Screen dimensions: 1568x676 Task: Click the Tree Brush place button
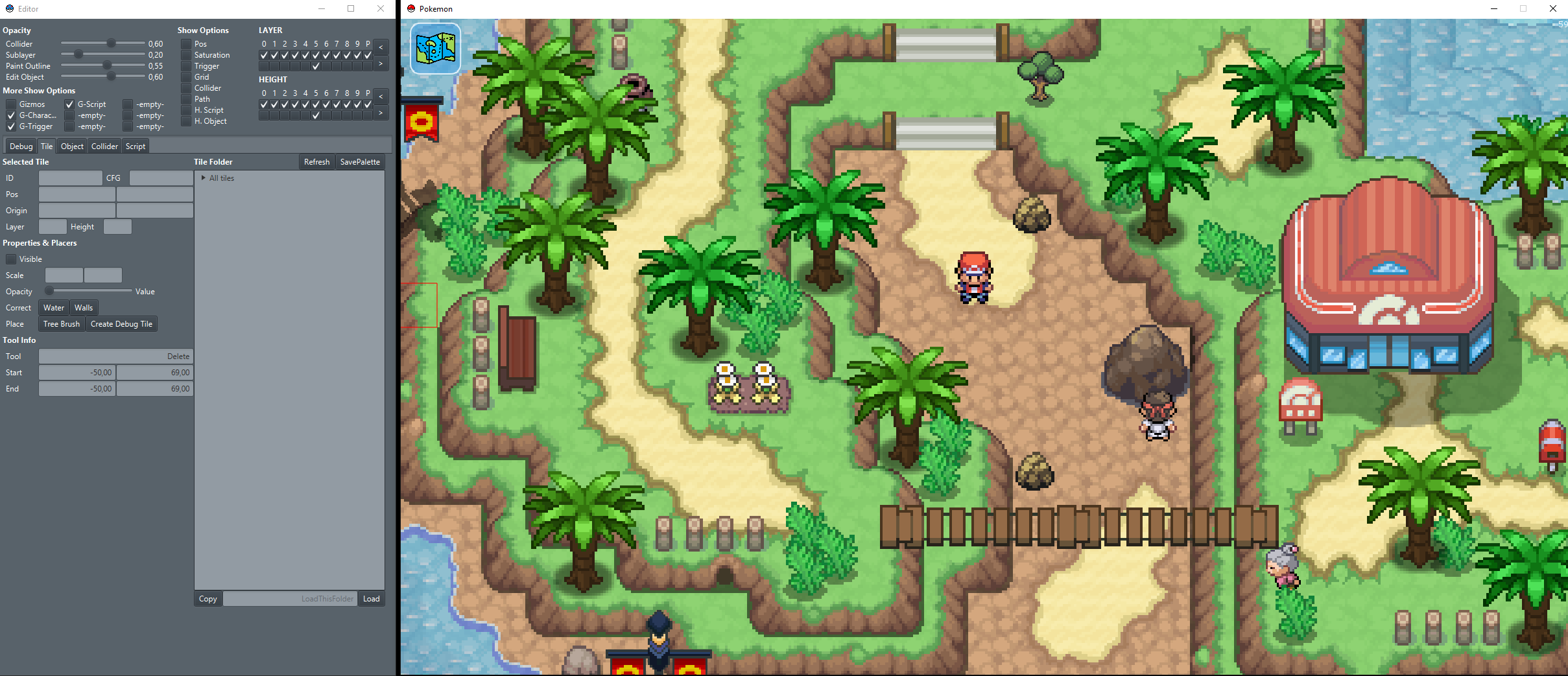click(61, 323)
